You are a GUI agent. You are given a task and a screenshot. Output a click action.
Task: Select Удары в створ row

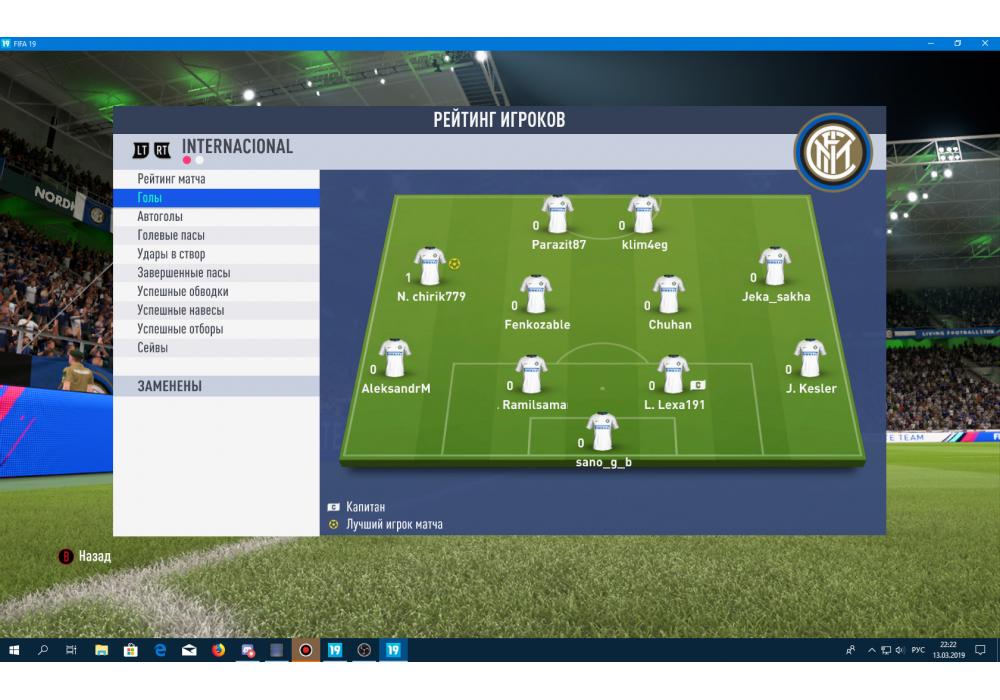171,254
